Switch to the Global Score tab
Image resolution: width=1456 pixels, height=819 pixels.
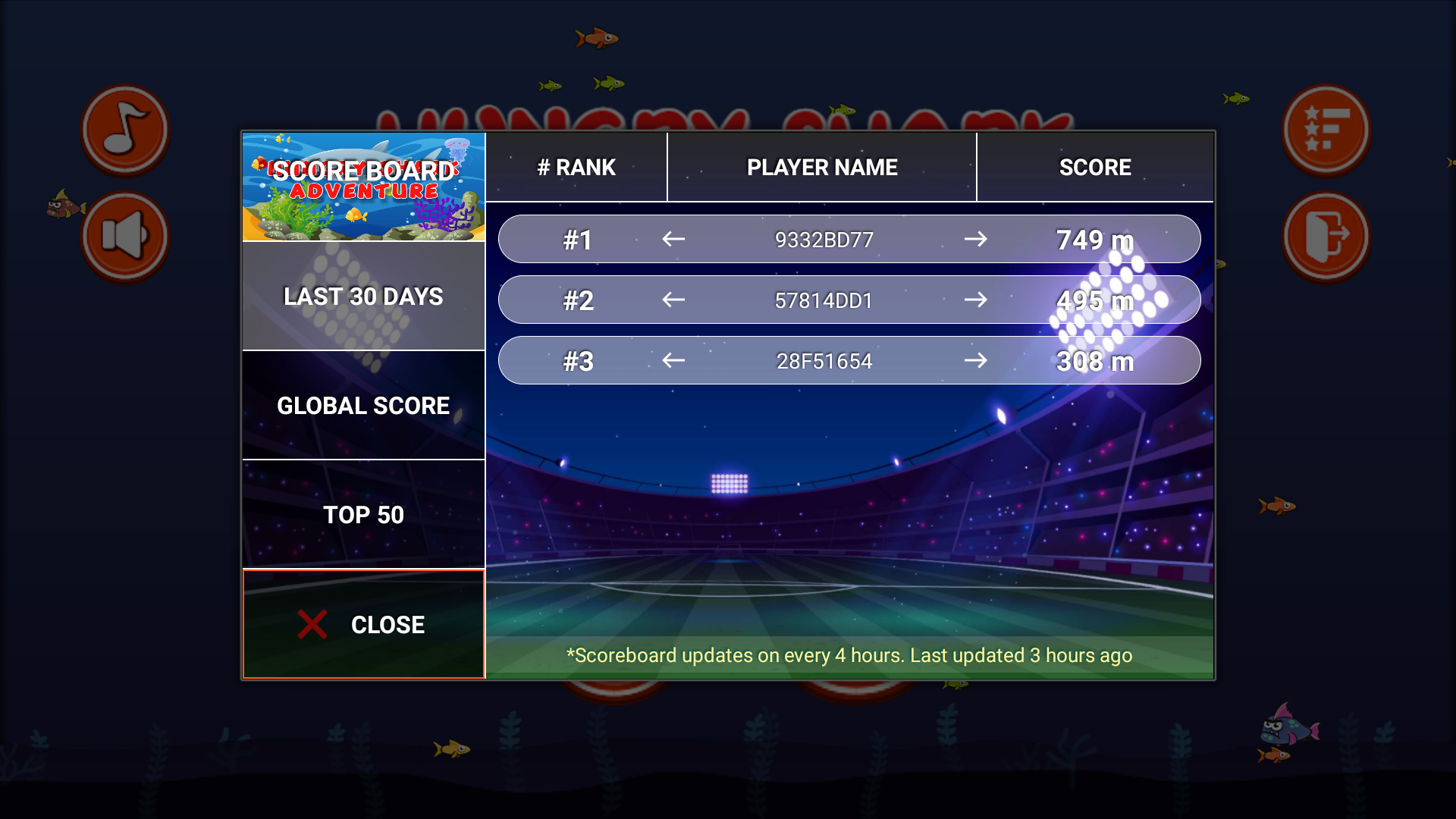pos(362,406)
